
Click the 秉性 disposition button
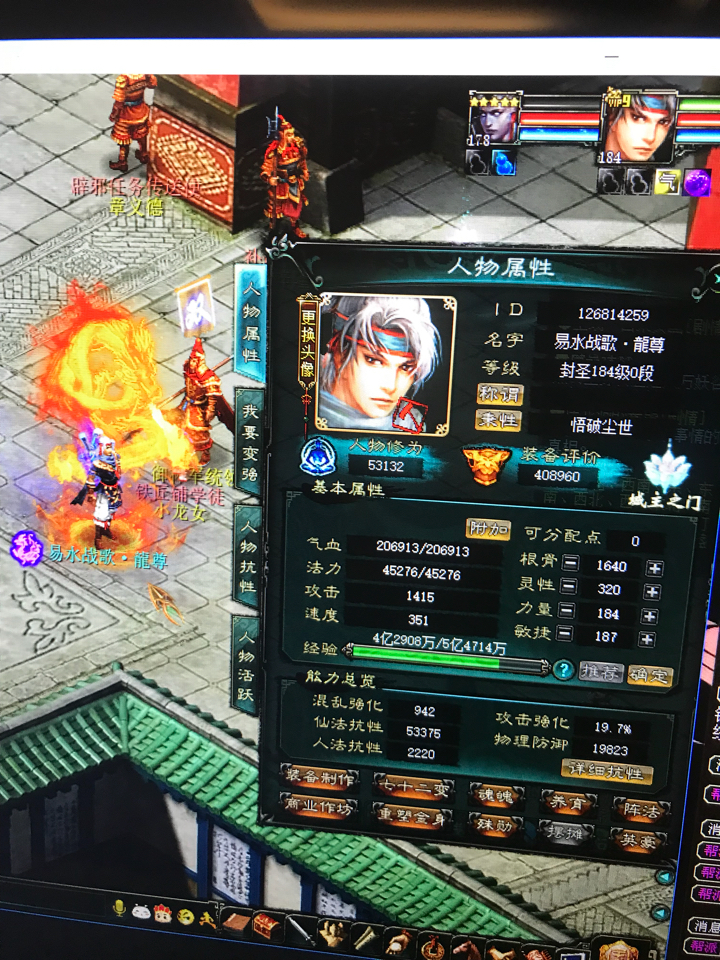[x=498, y=421]
